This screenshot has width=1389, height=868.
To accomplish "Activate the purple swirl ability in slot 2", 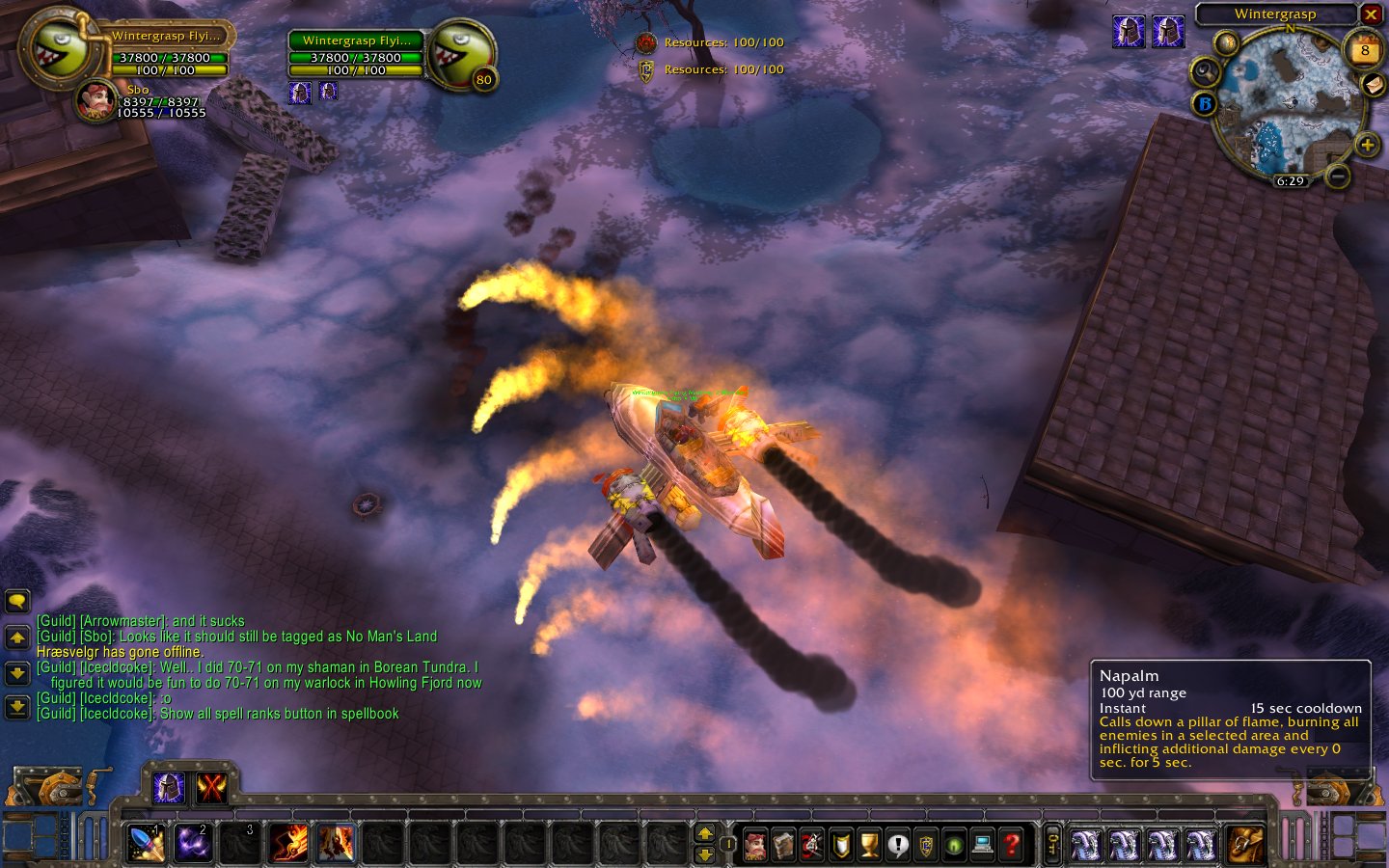I will (193, 844).
